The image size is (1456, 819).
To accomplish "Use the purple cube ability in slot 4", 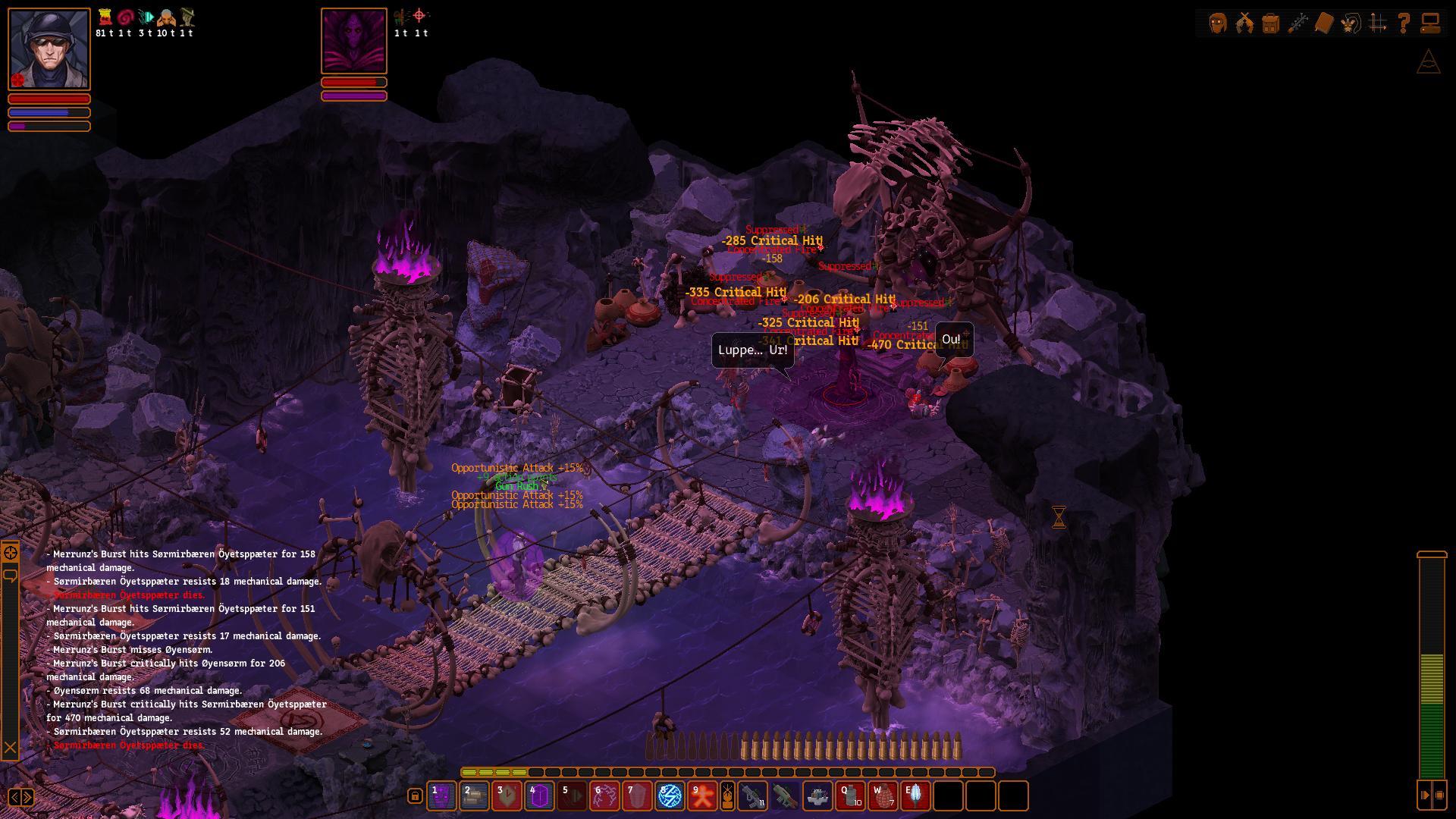I will point(539,796).
